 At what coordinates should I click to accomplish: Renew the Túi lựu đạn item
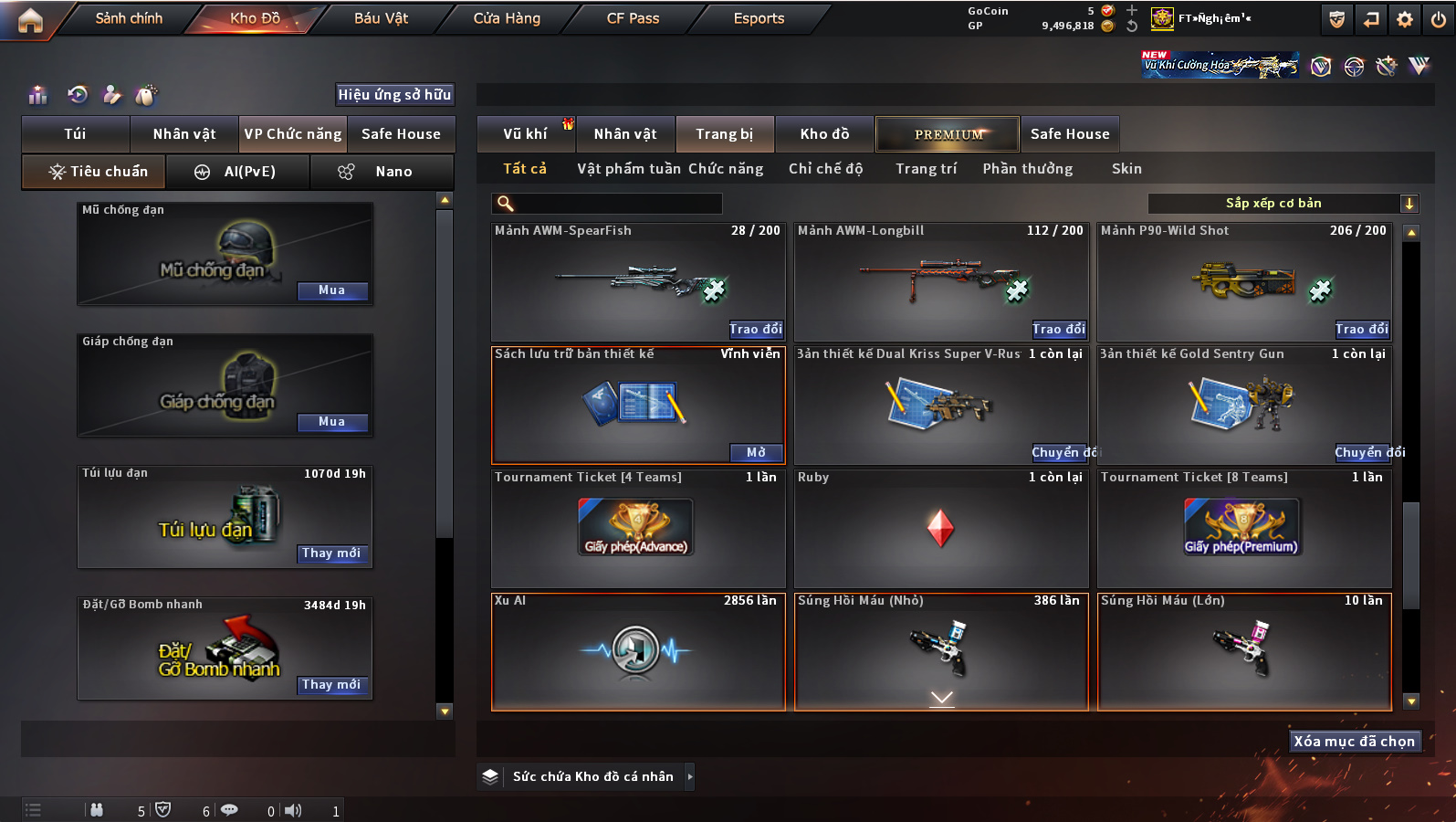click(x=332, y=553)
